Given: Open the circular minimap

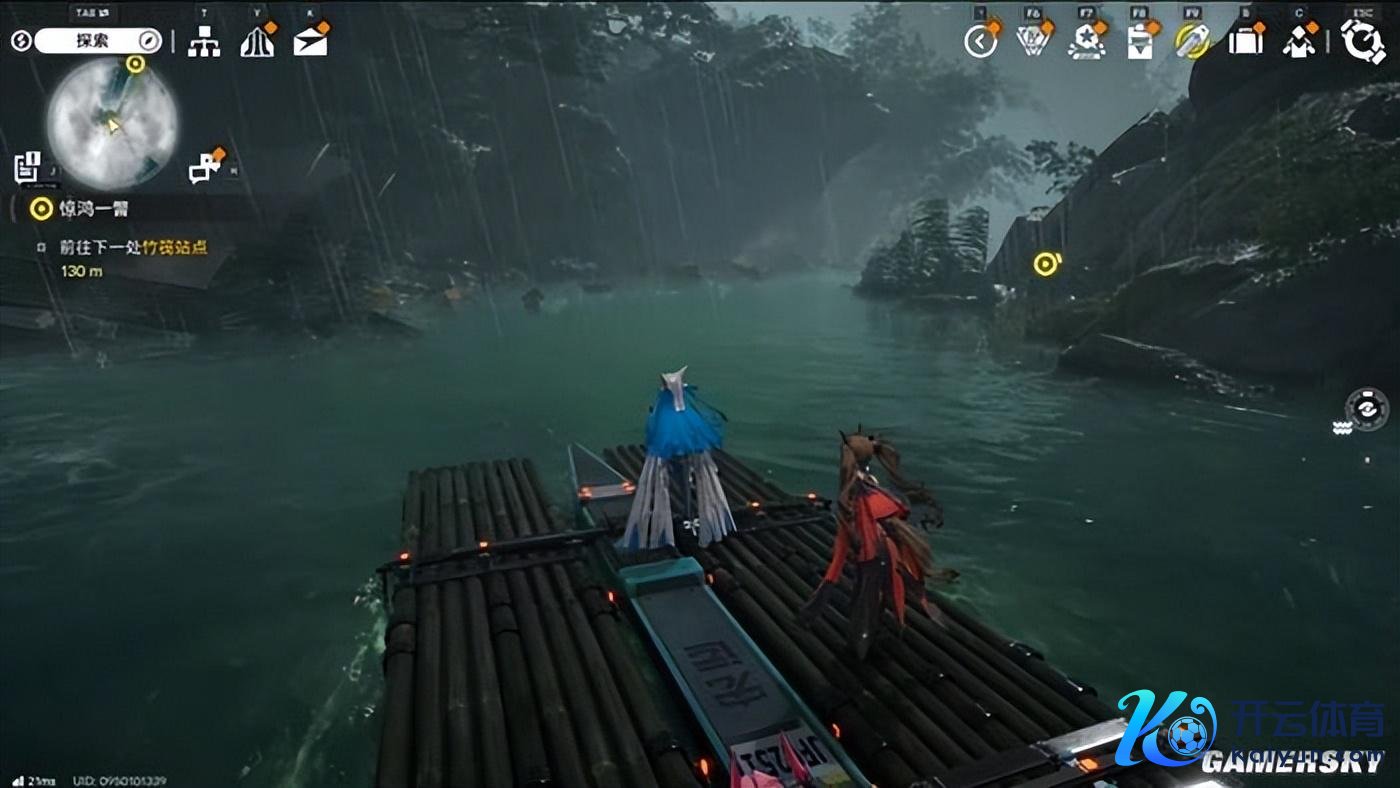Looking at the screenshot, I should pos(111,124).
